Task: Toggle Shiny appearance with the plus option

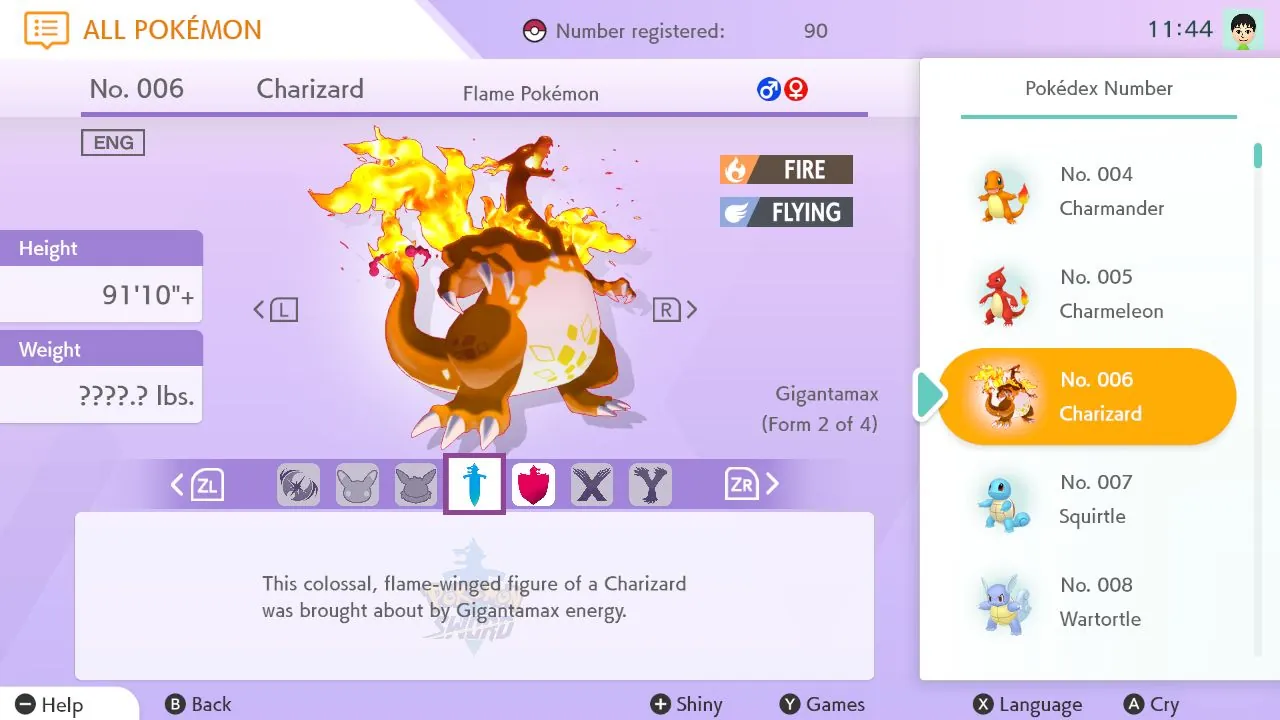Action: pos(687,704)
